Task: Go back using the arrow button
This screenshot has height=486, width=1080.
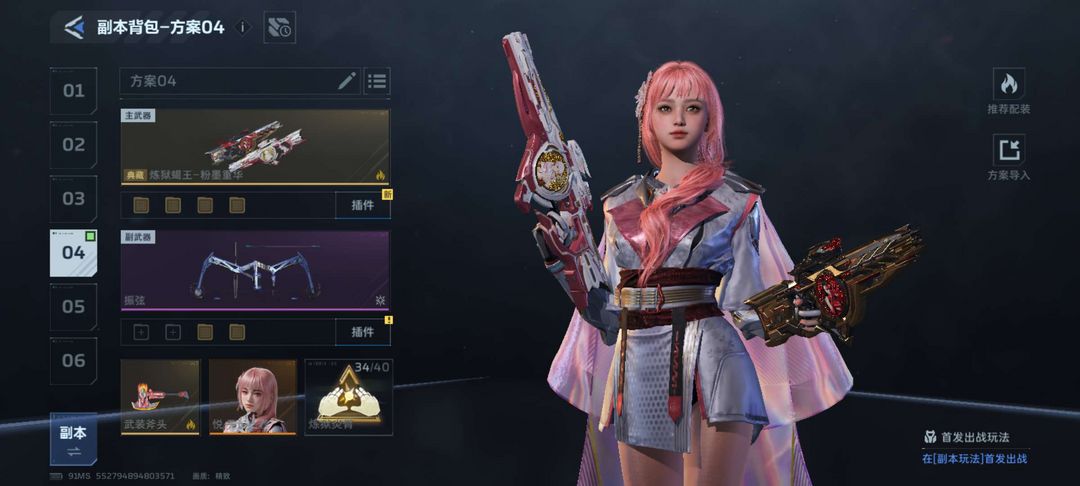Action: (x=73, y=27)
